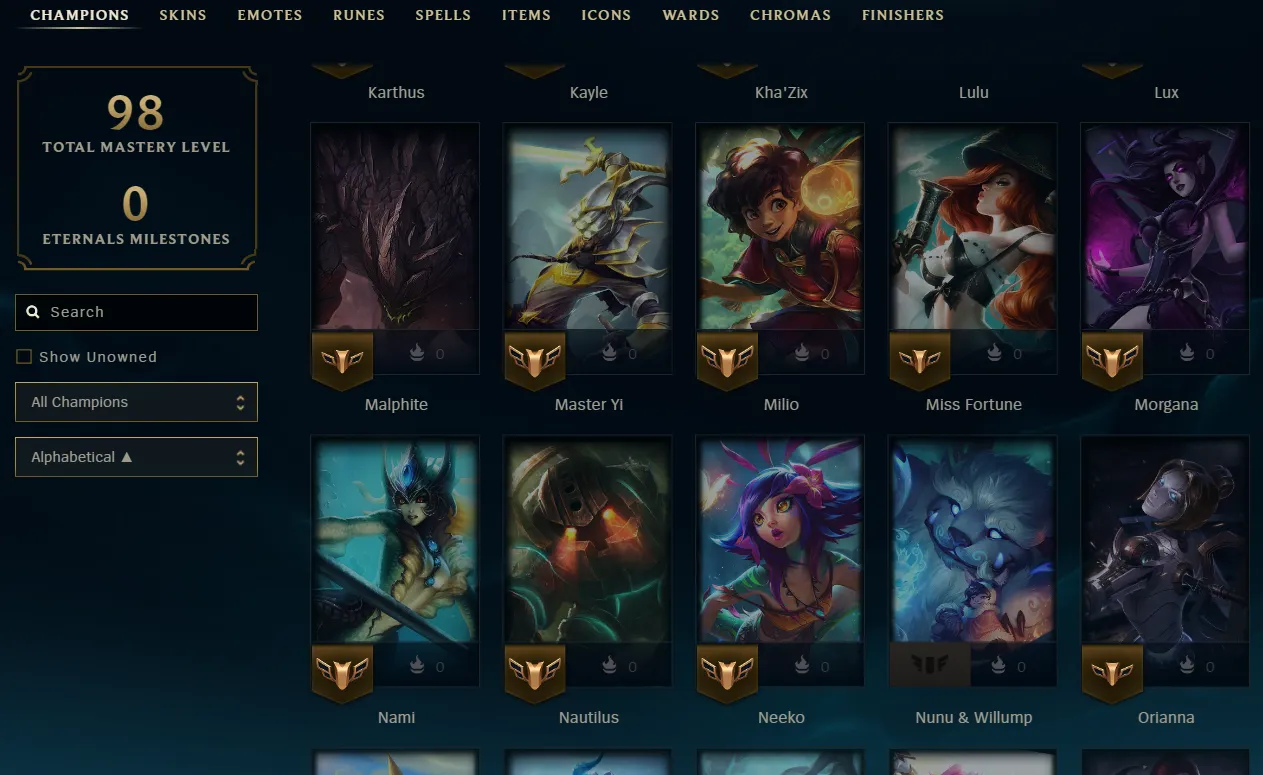Go to the Runes tab

[359, 15]
